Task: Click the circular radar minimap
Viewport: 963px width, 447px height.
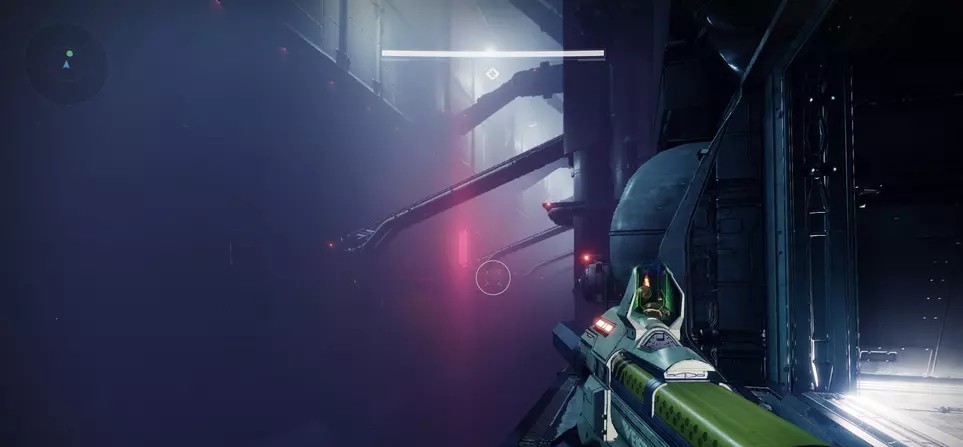Action: point(66,63)
